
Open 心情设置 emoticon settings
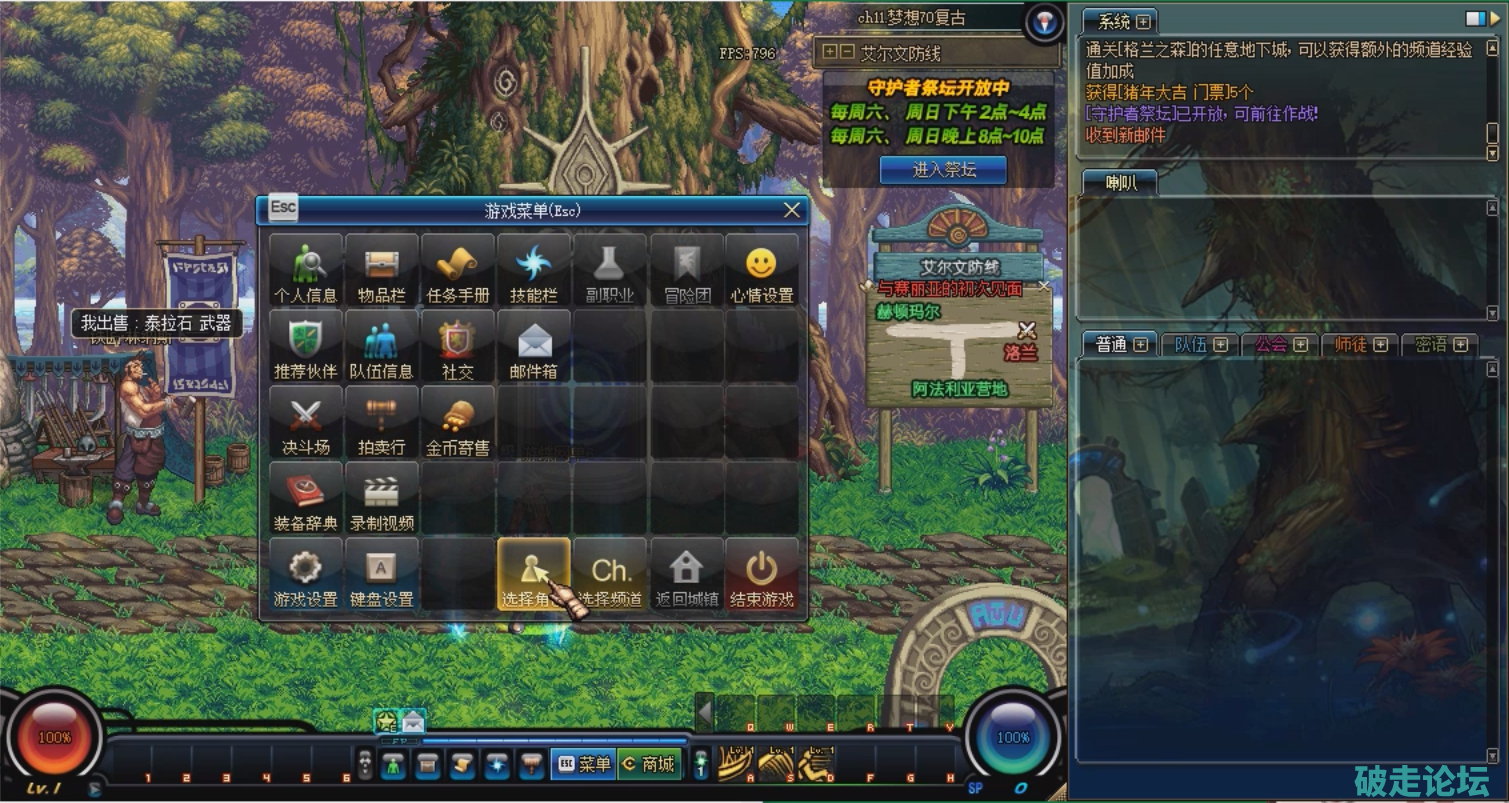pyautogui.click(x=762, y=271)
